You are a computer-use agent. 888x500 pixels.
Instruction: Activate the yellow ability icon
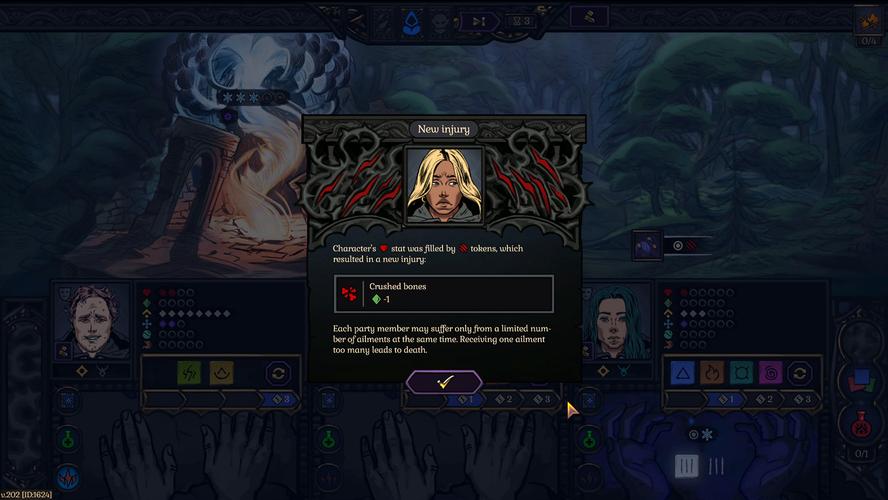pyautogui.click(x=221, y=373)
